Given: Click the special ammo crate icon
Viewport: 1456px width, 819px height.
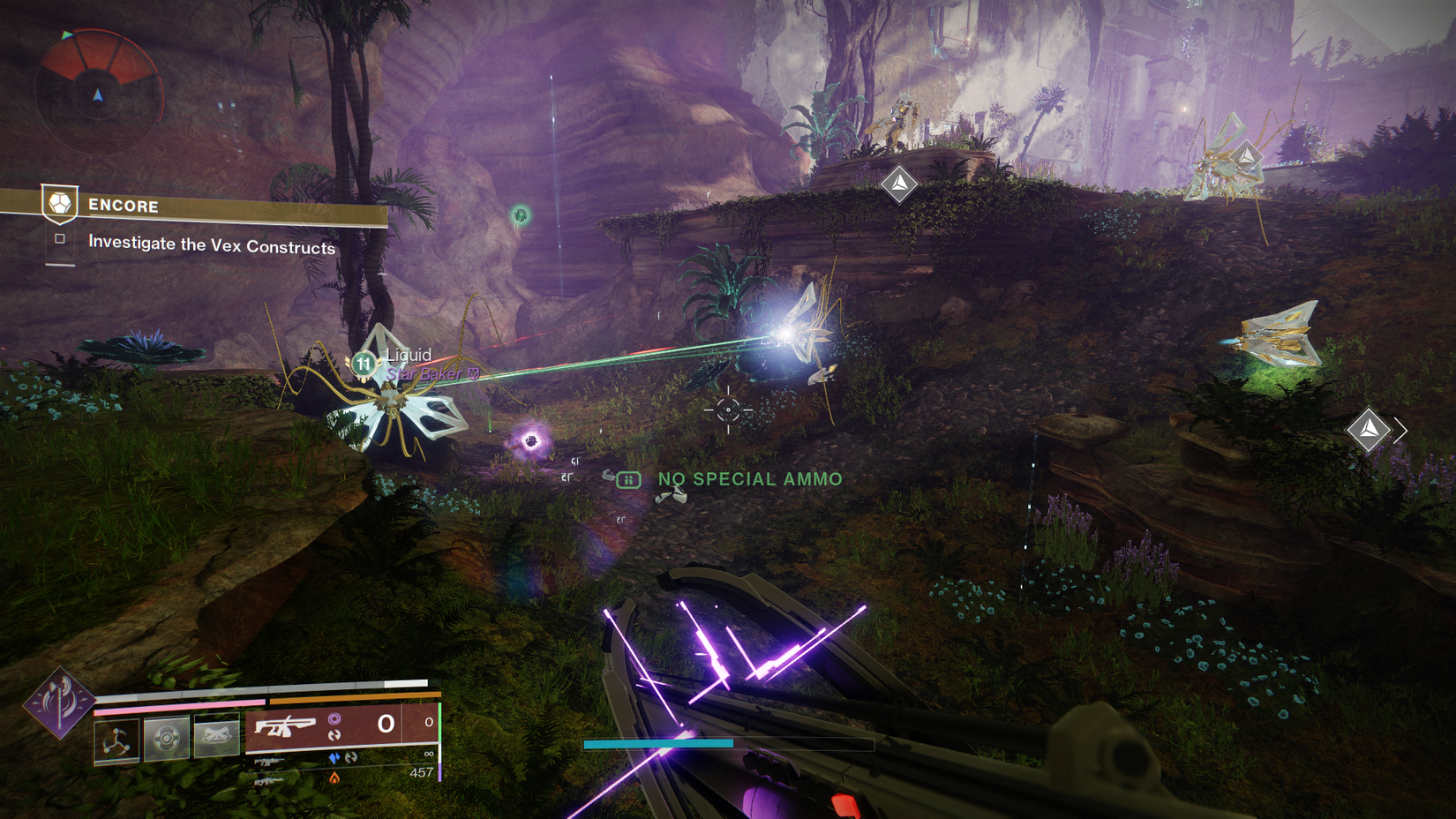Looking at the screenshot, I should [x=627, y=478].
